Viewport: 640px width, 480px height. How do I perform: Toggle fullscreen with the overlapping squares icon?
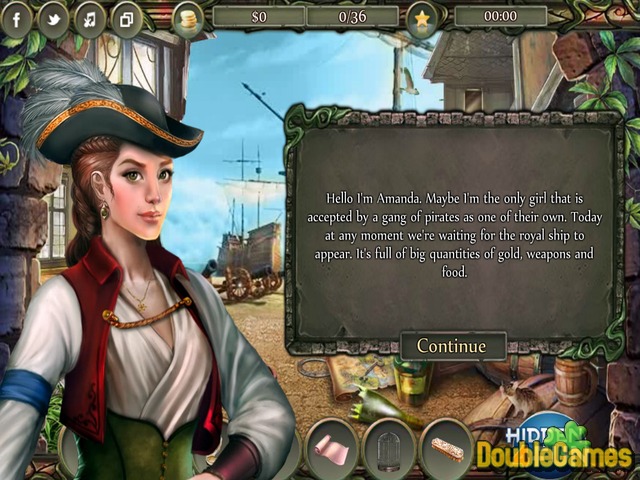126,18
